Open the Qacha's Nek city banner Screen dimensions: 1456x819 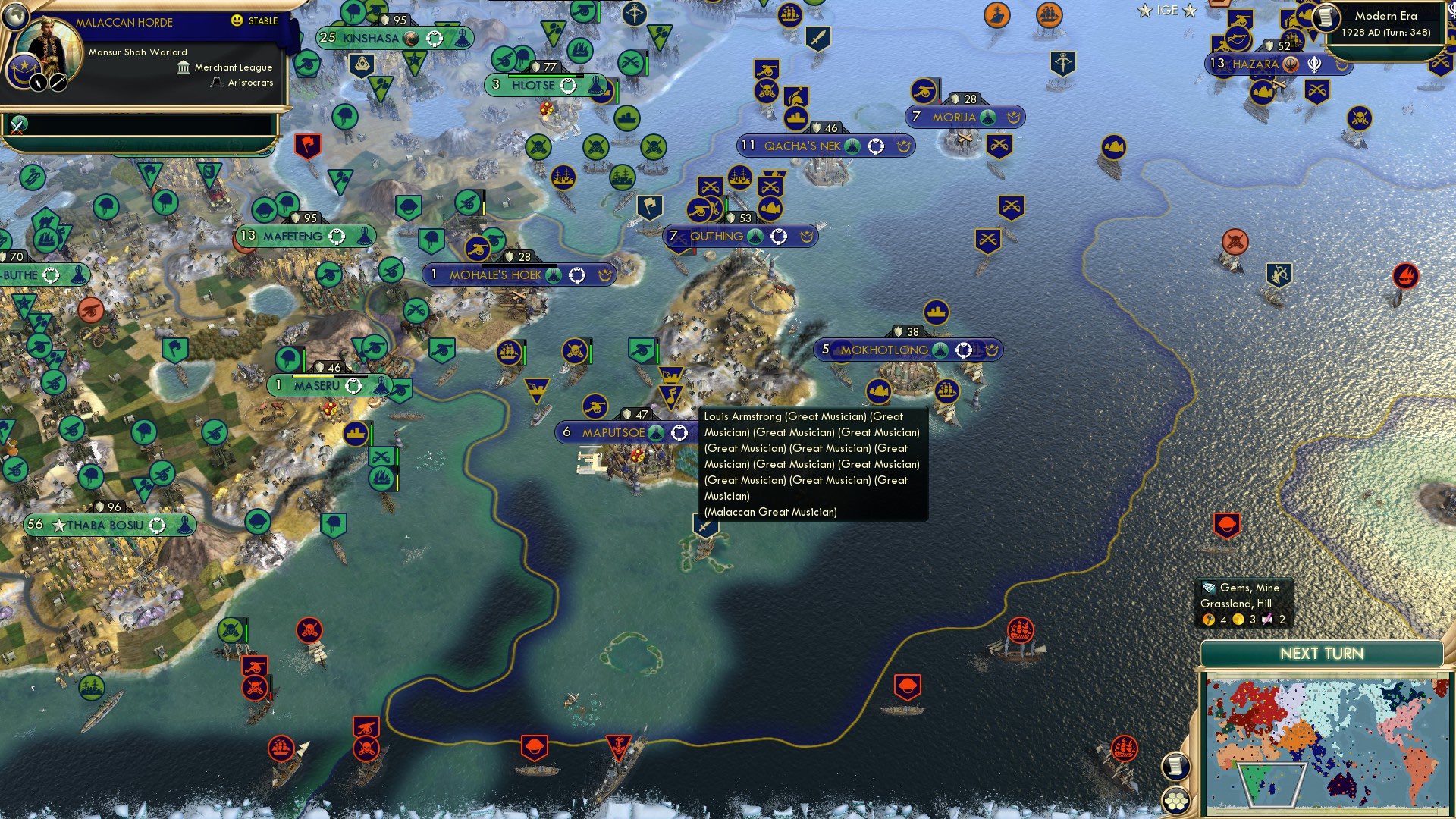click(802, 146)
